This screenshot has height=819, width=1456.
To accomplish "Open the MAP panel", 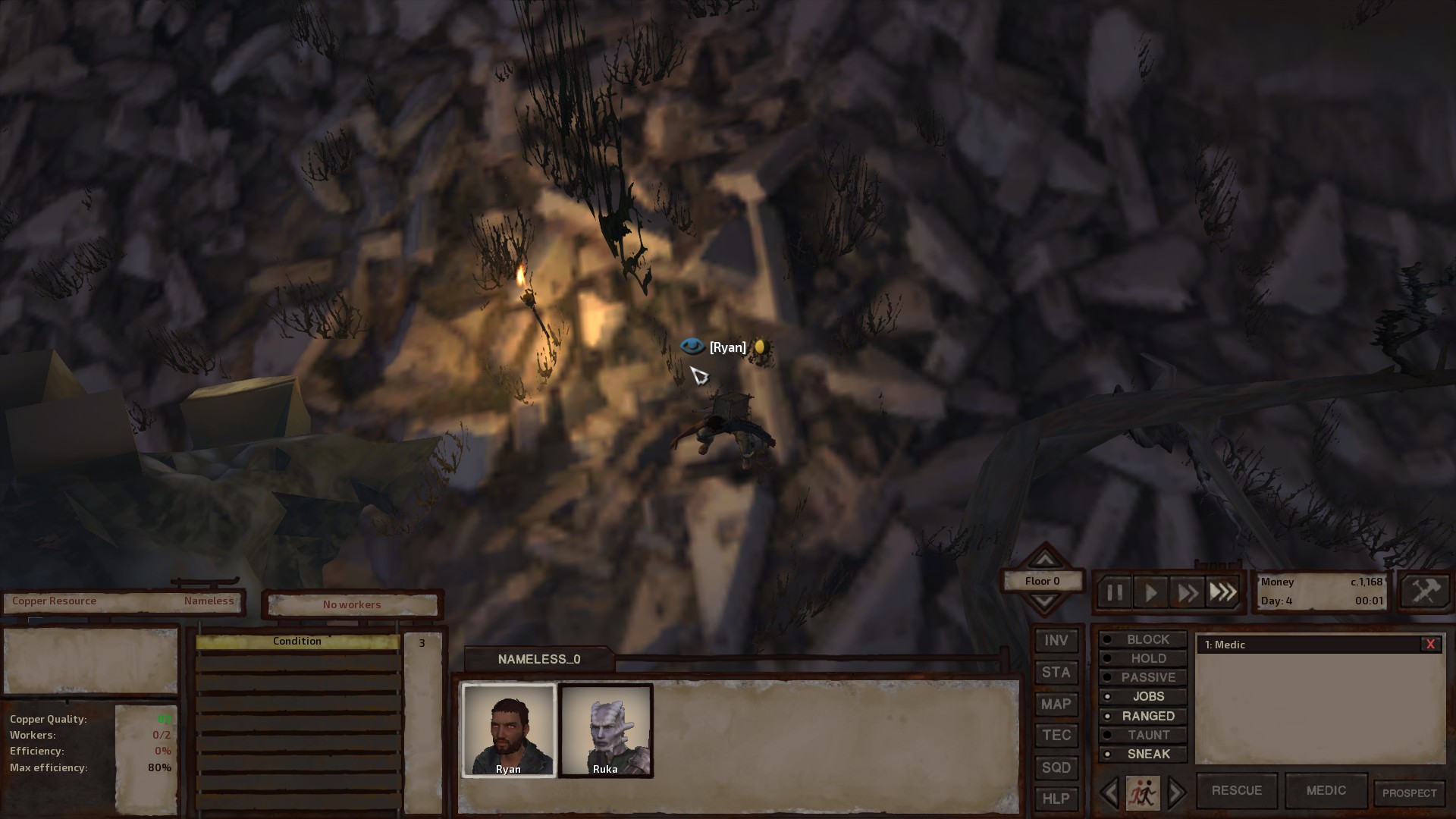I will click(x=1056, y=704).
